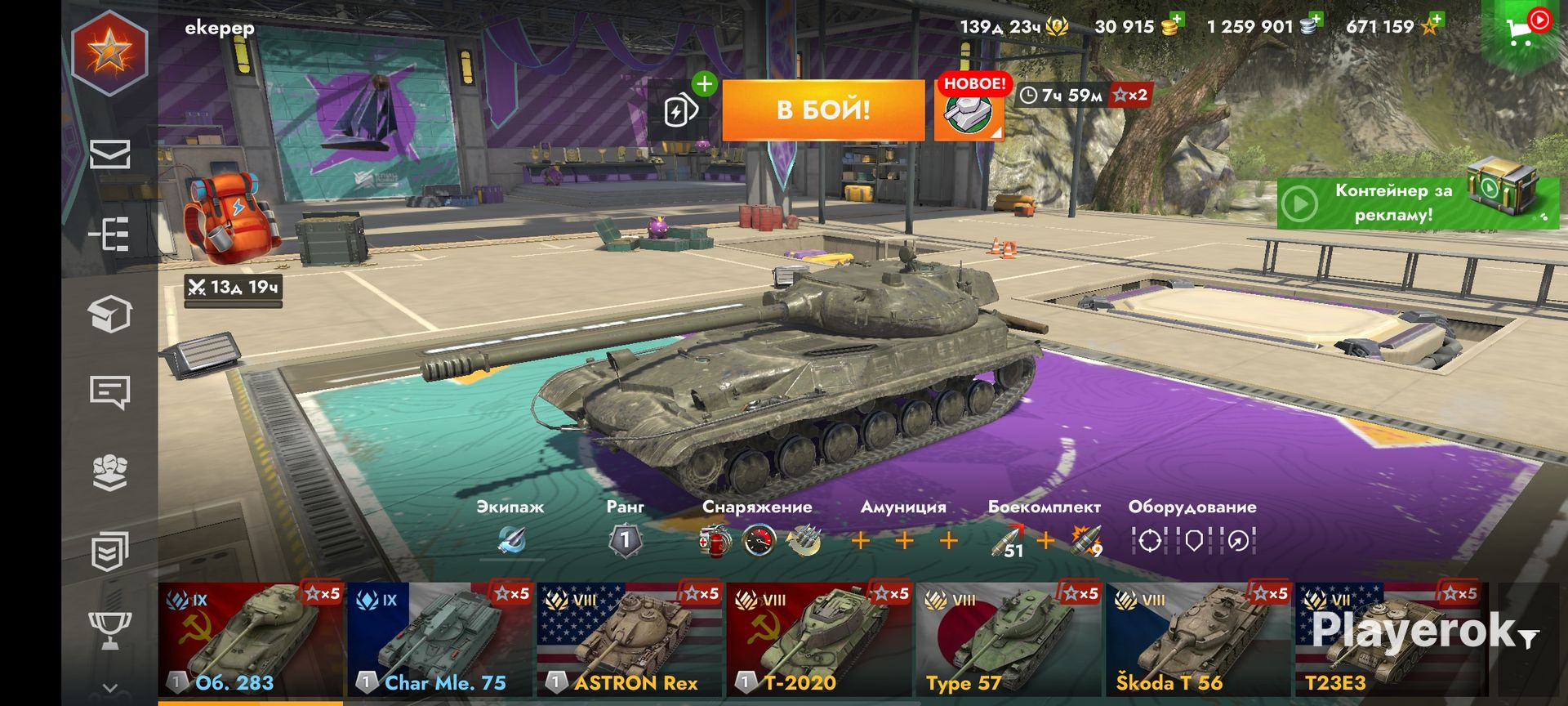1568x706 pixels.
Task: Open the shop cart
Action: (1522, 30)
